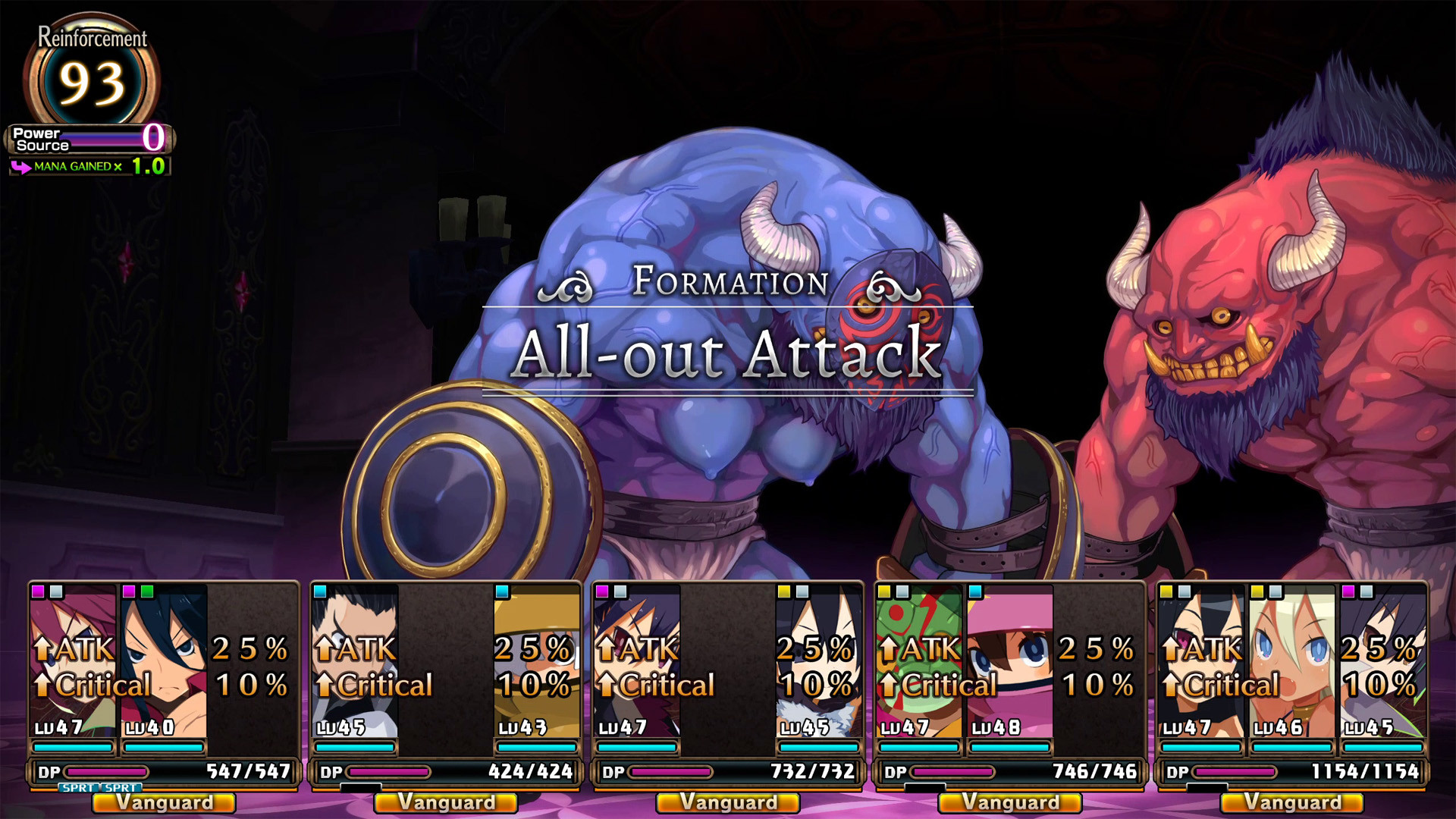Select the first Vanguard tab
This screenshot has height=819, width=1456.
(162, 803)
